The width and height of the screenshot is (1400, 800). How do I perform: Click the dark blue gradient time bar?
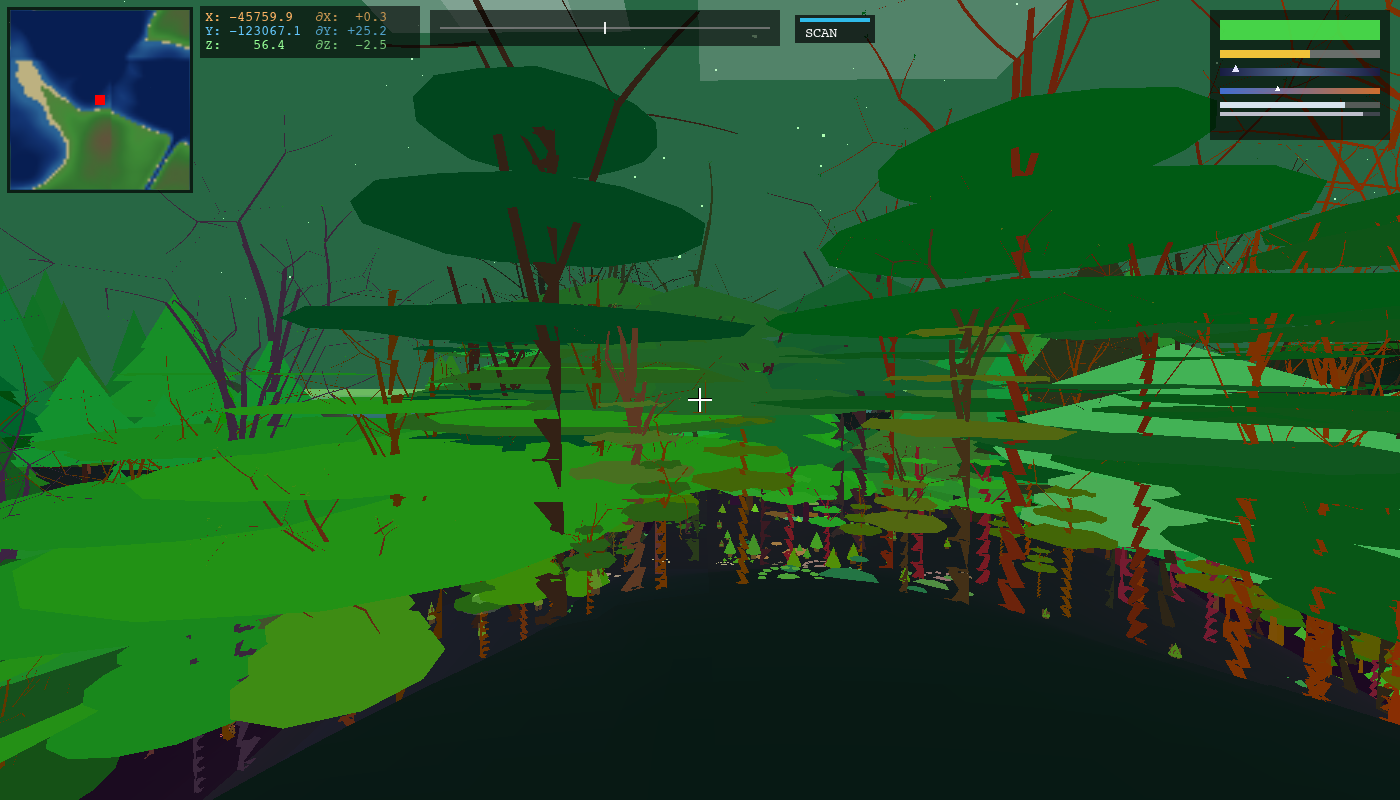tap(1299, 72)
